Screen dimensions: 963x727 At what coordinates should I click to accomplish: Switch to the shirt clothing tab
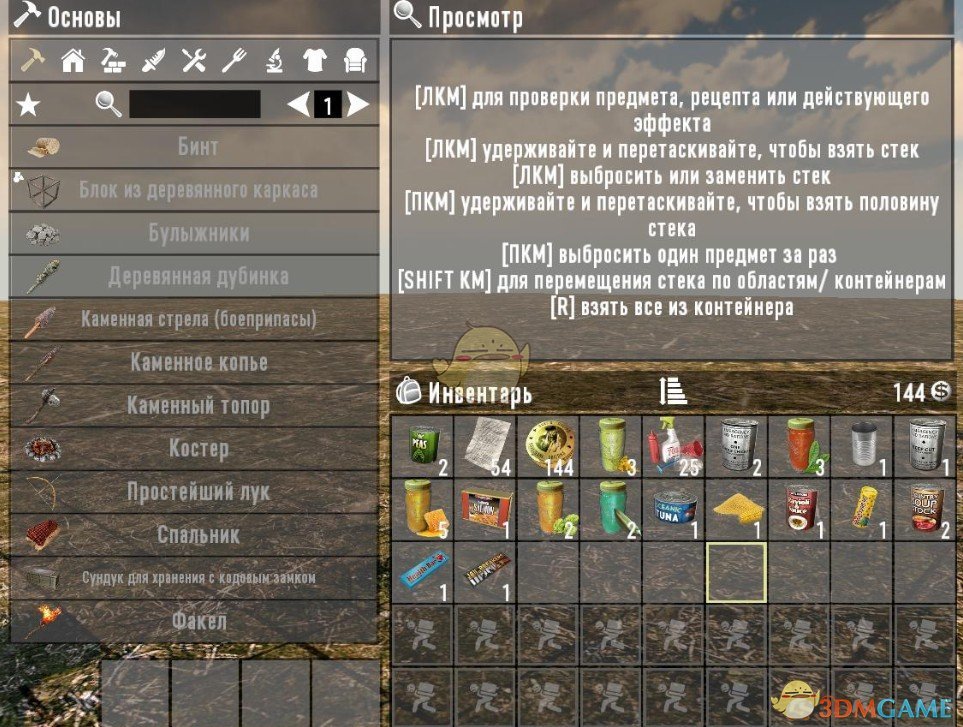[314, 61]
